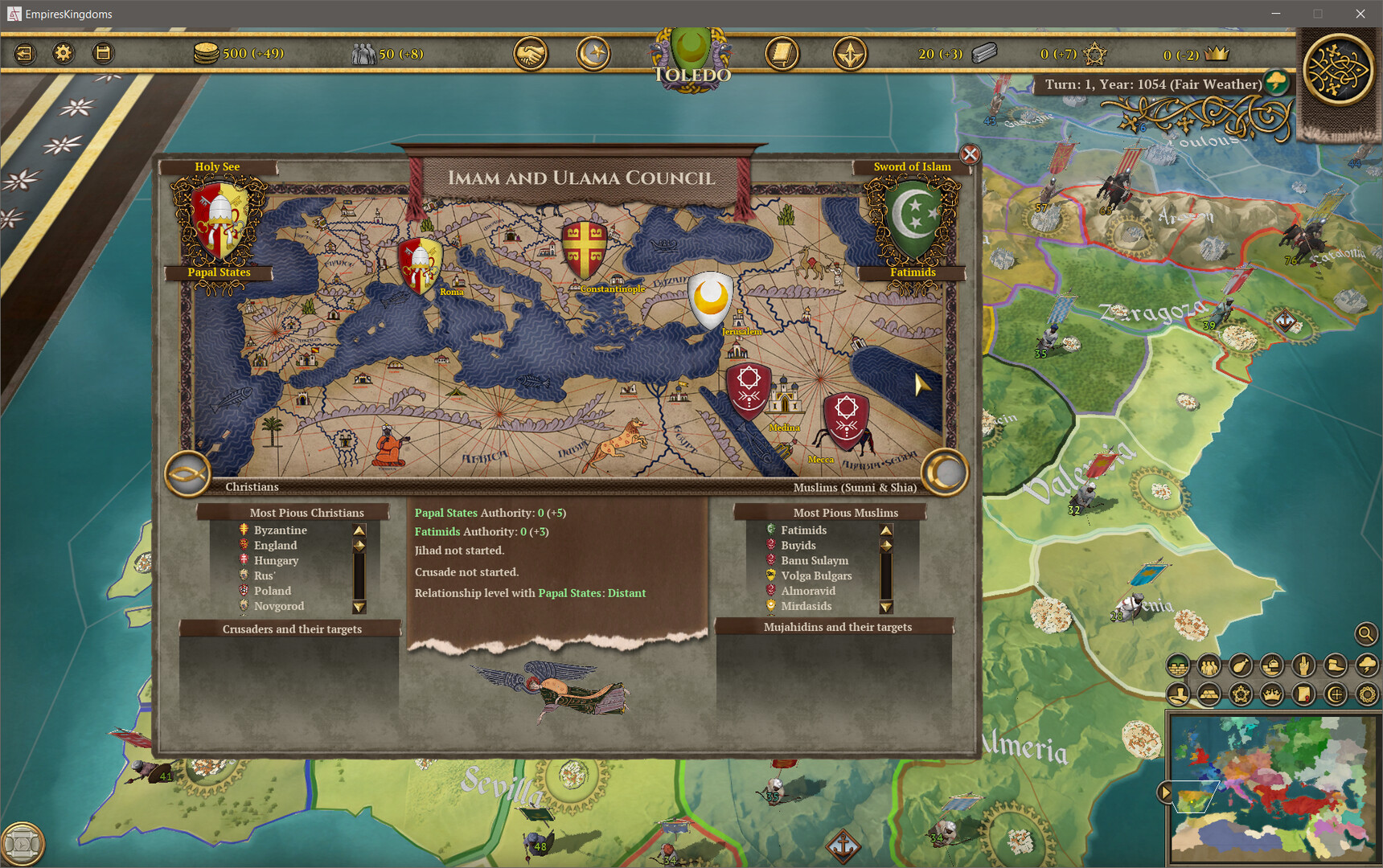
Task: Open the chronicle book icon
Action: pyautogui.click(x=781, y=53)
